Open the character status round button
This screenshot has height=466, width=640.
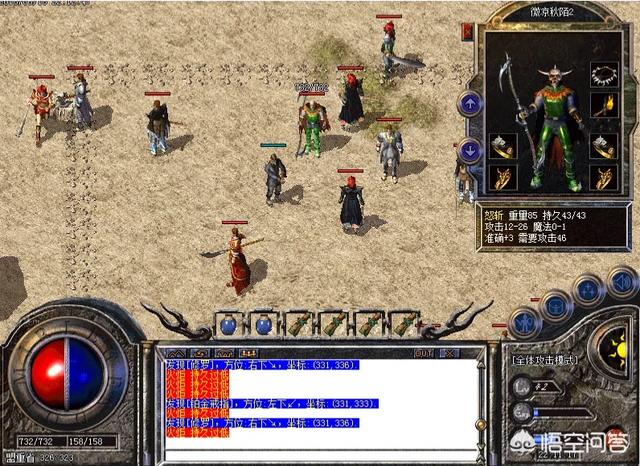pos(524,323)
